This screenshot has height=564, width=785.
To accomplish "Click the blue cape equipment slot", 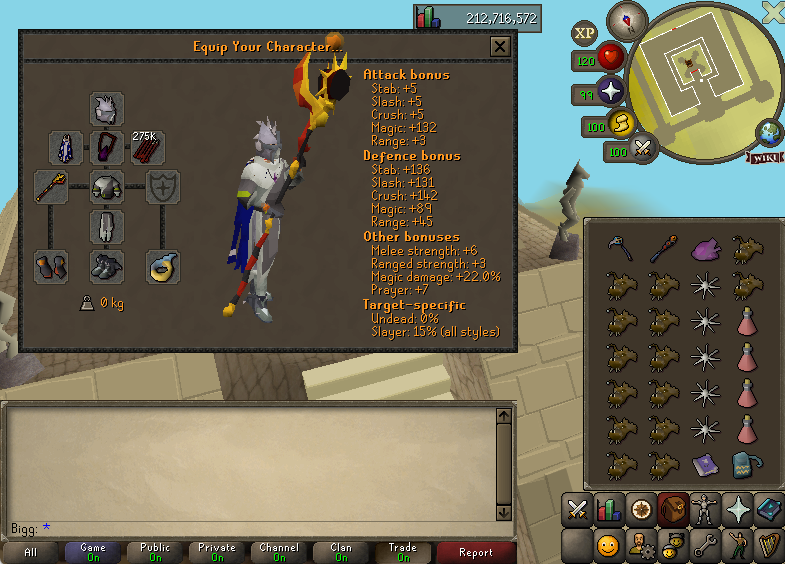I will (66, 148).
